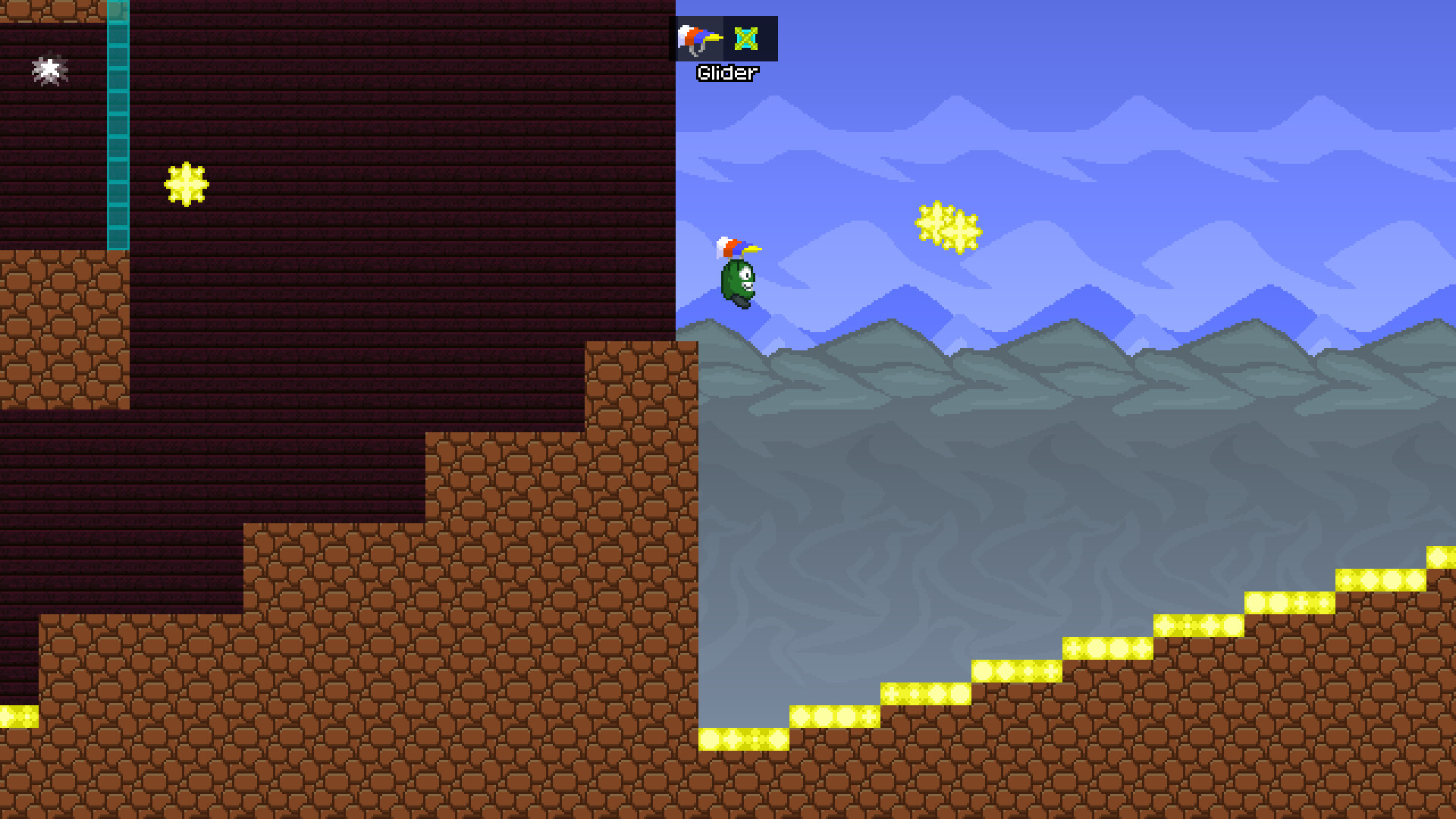Click the second gold step from the bottom
The height and width of the screenshot is (819, 1456).
(x=834, y=717)
